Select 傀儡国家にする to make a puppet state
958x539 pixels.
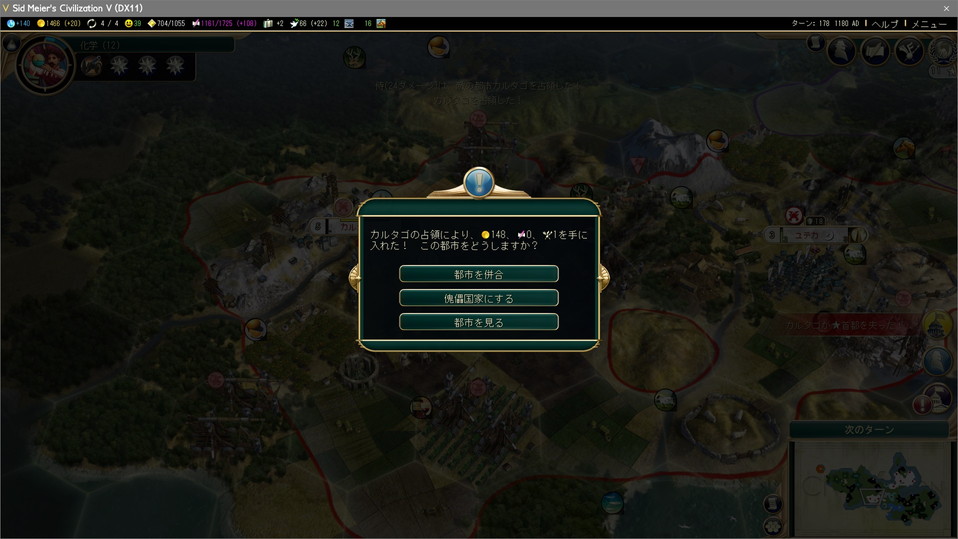tap(478, 298)
